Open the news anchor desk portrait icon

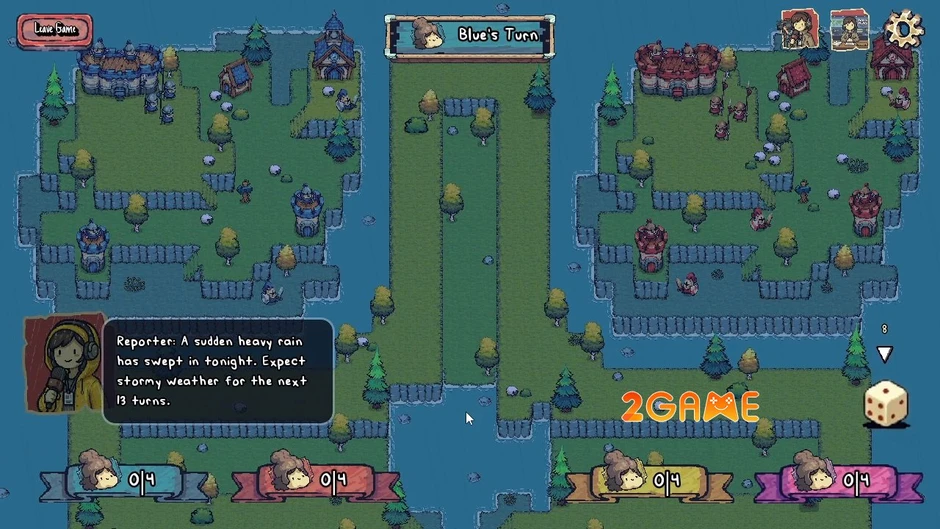[849, 30]
